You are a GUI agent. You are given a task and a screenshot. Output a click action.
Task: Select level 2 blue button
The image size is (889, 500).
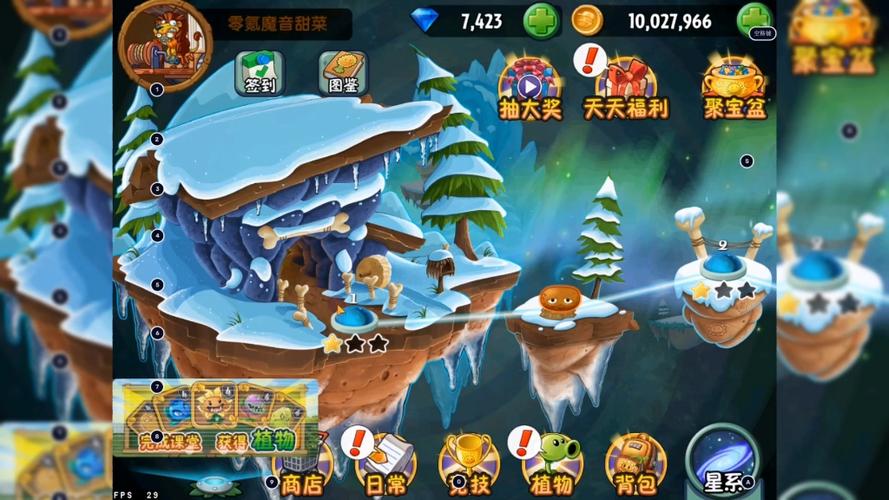click(x=723, y=265)
